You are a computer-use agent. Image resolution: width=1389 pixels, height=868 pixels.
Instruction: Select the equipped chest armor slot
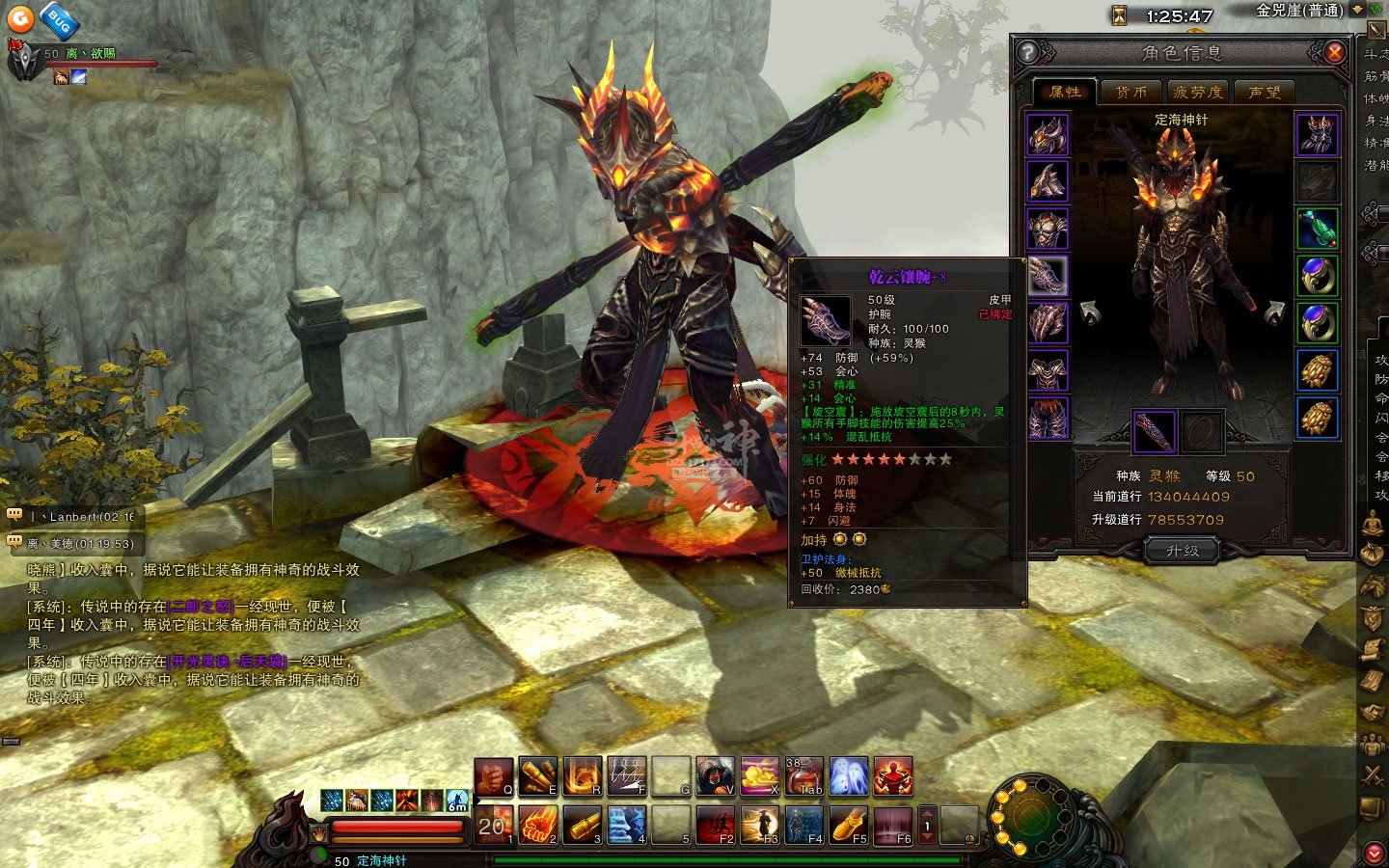point(1048,230)
